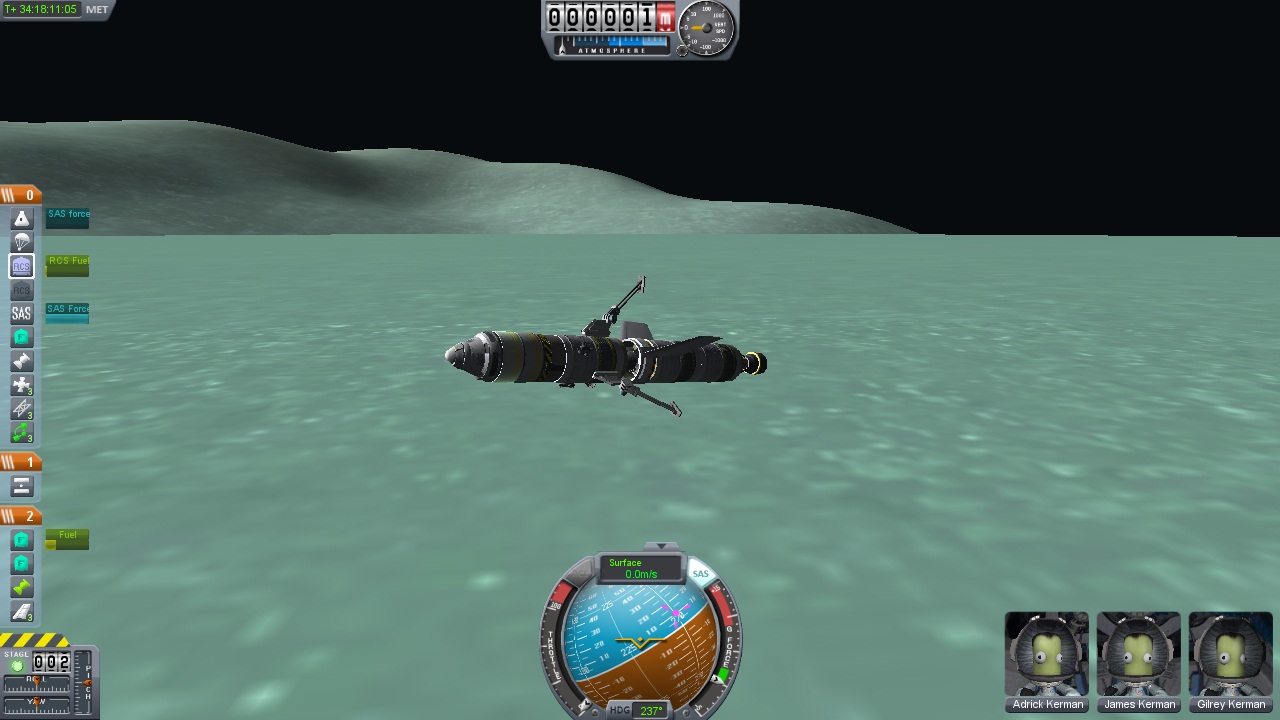
Task: Click the stage 1 decoupler icon
Action: click(21, 487)
